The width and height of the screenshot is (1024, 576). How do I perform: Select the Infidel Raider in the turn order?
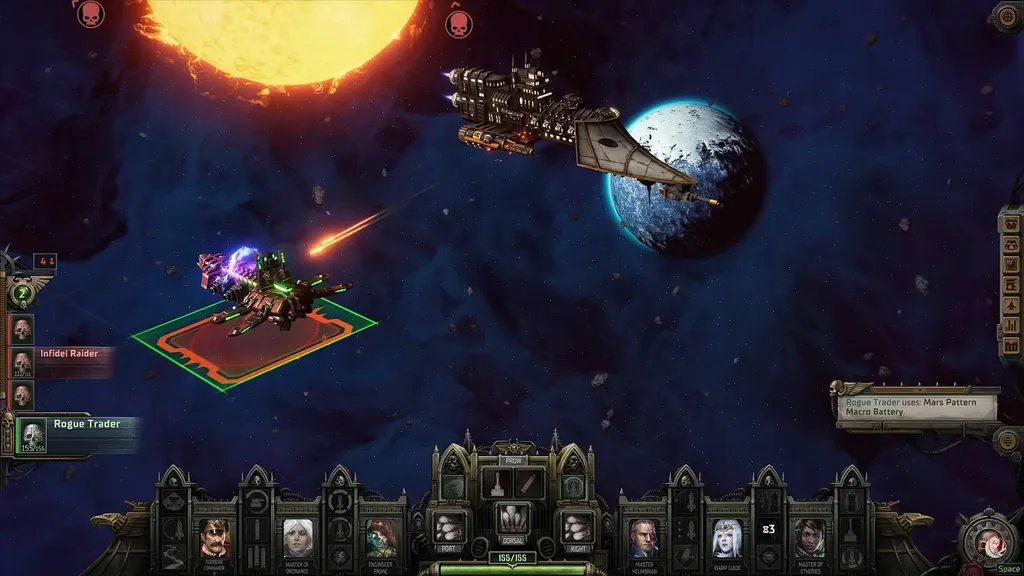click(x=22, y=362)
